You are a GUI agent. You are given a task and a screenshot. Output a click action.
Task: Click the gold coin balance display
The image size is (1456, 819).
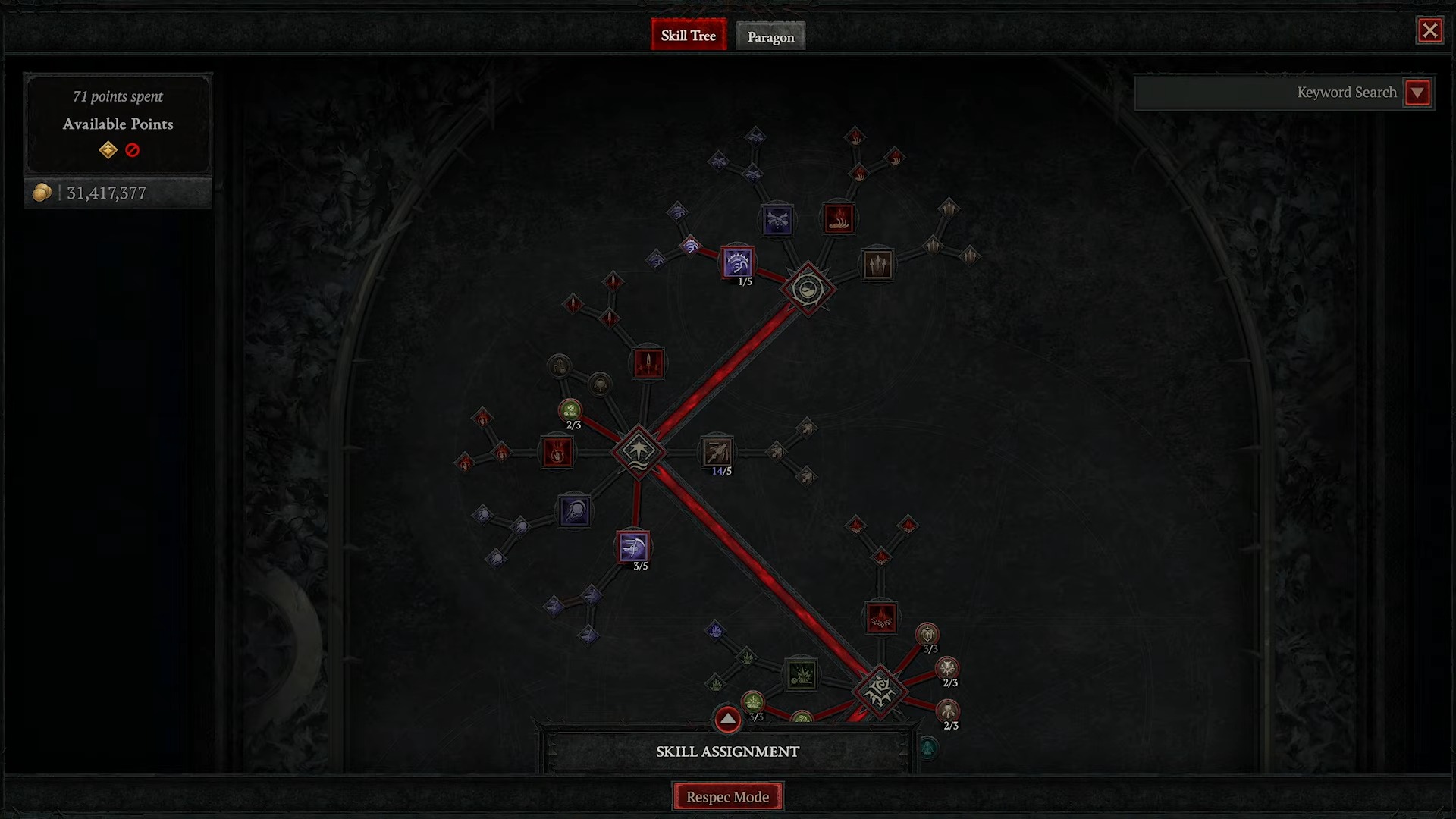click(91, 193)
